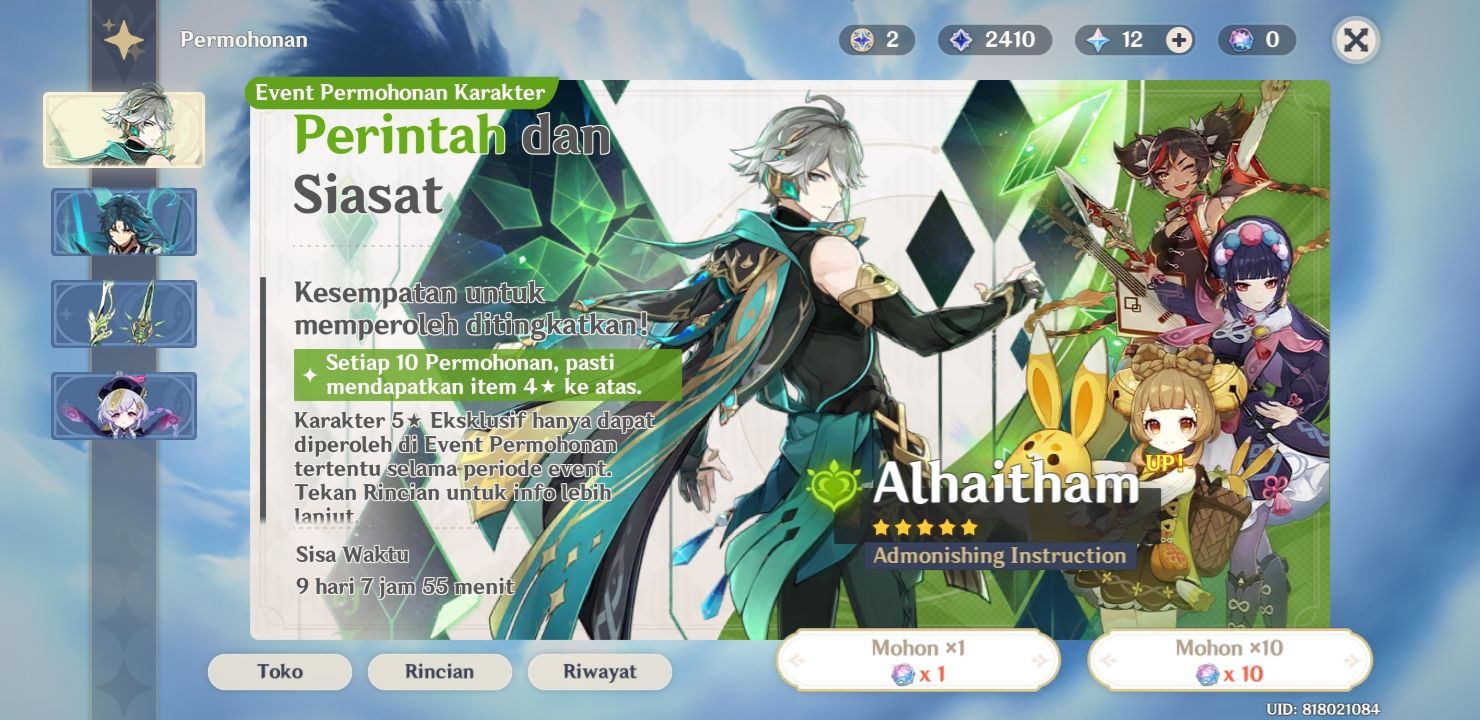Switch to the Epitome Invocation weapon banner

[x=124, y=314]
